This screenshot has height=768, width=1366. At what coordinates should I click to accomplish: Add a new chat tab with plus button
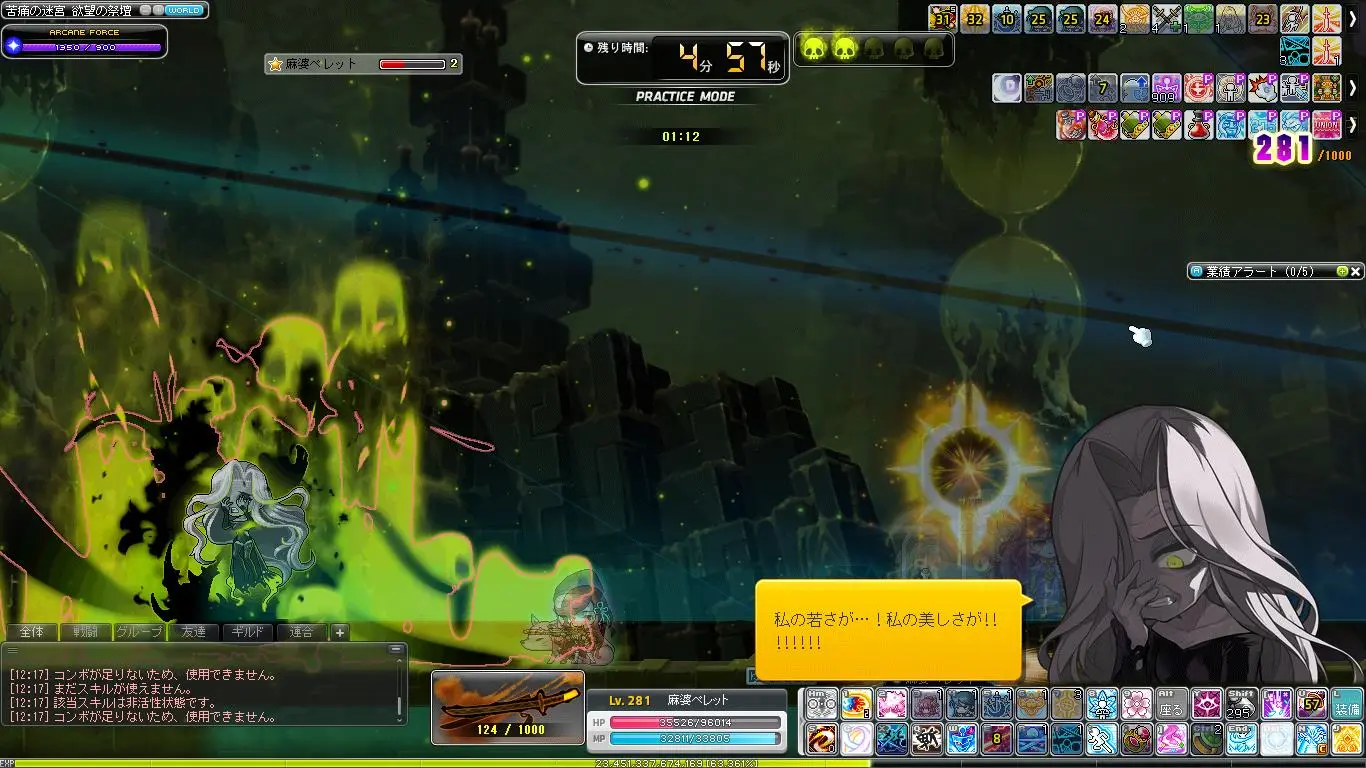coord(340,632)
